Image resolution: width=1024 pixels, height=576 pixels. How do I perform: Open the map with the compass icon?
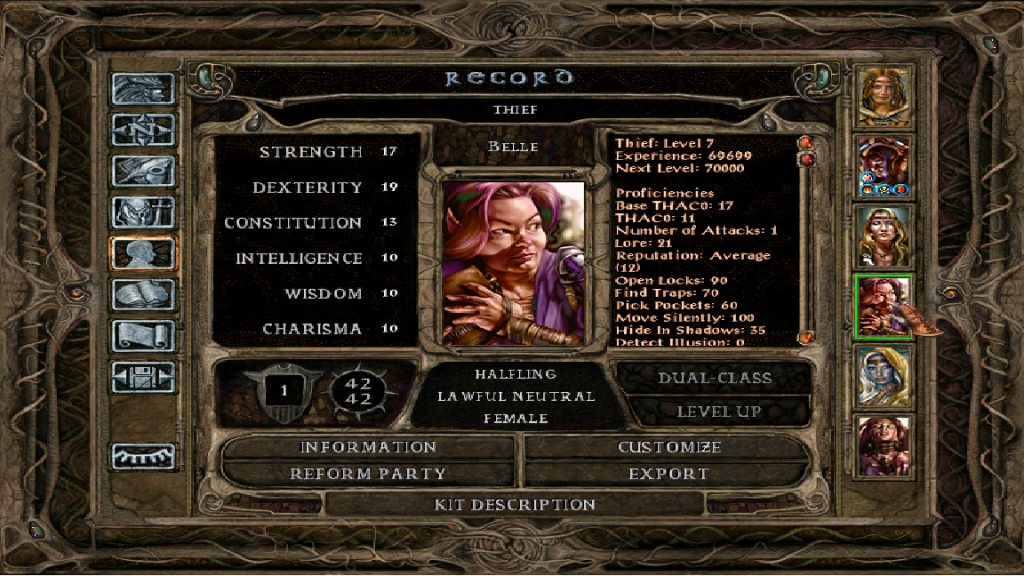click(x=144, y=130)
